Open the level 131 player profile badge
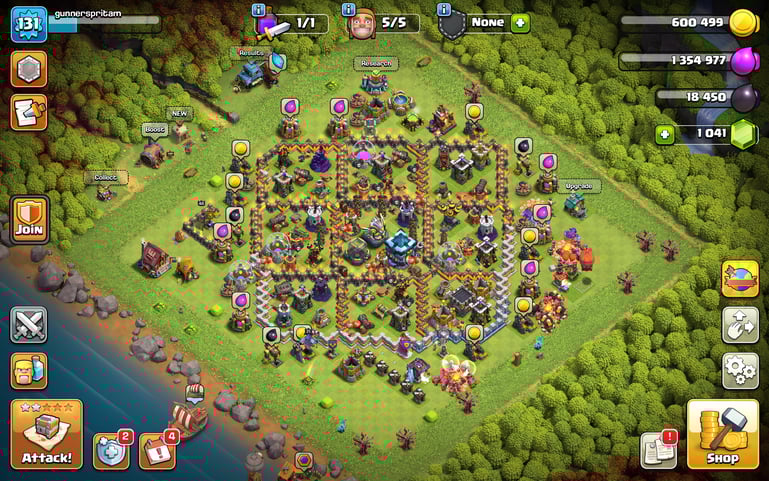 click(29, 24)
